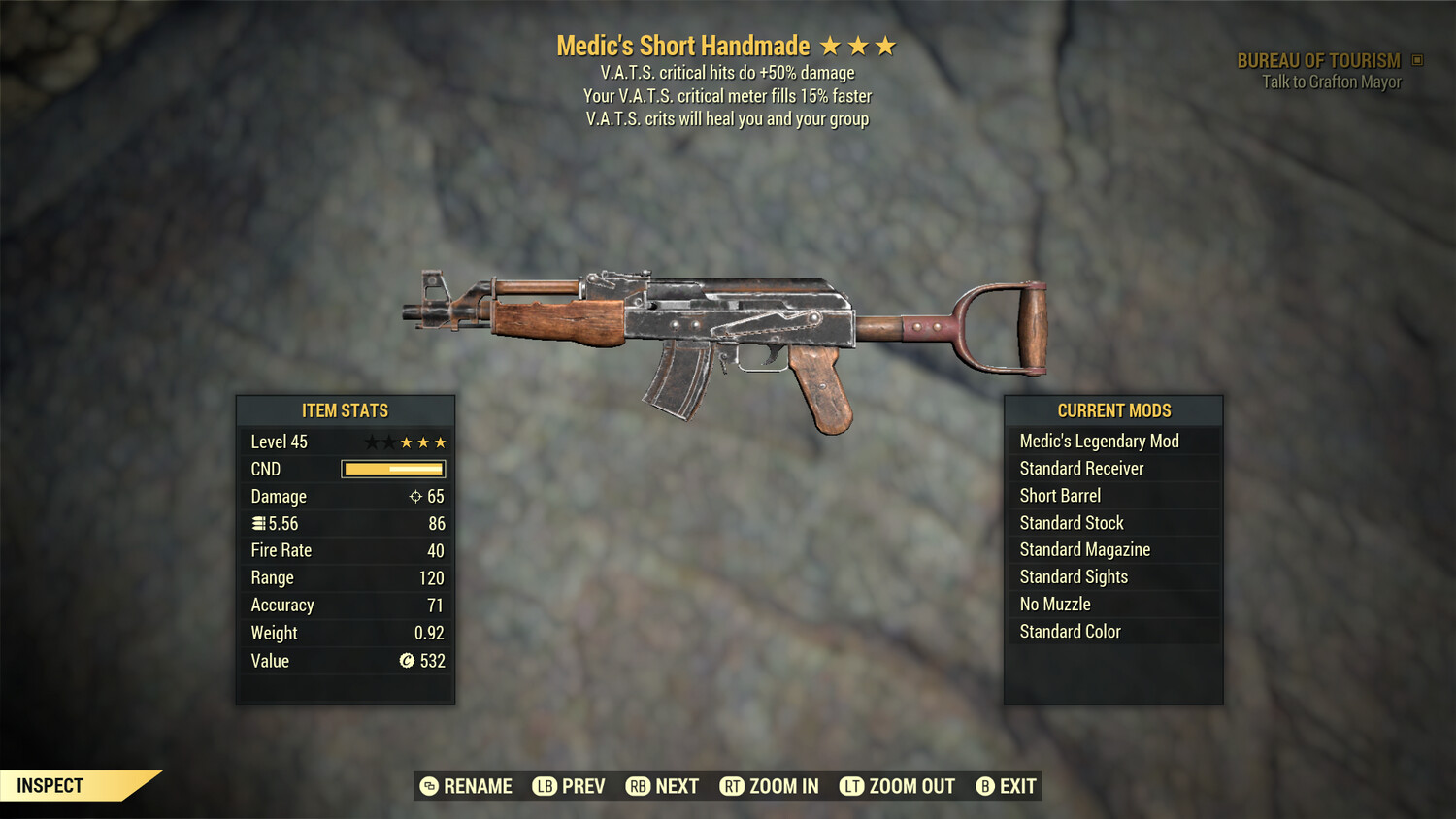Click EXIT to leave inspect mode

click(x=1007, y=786)
